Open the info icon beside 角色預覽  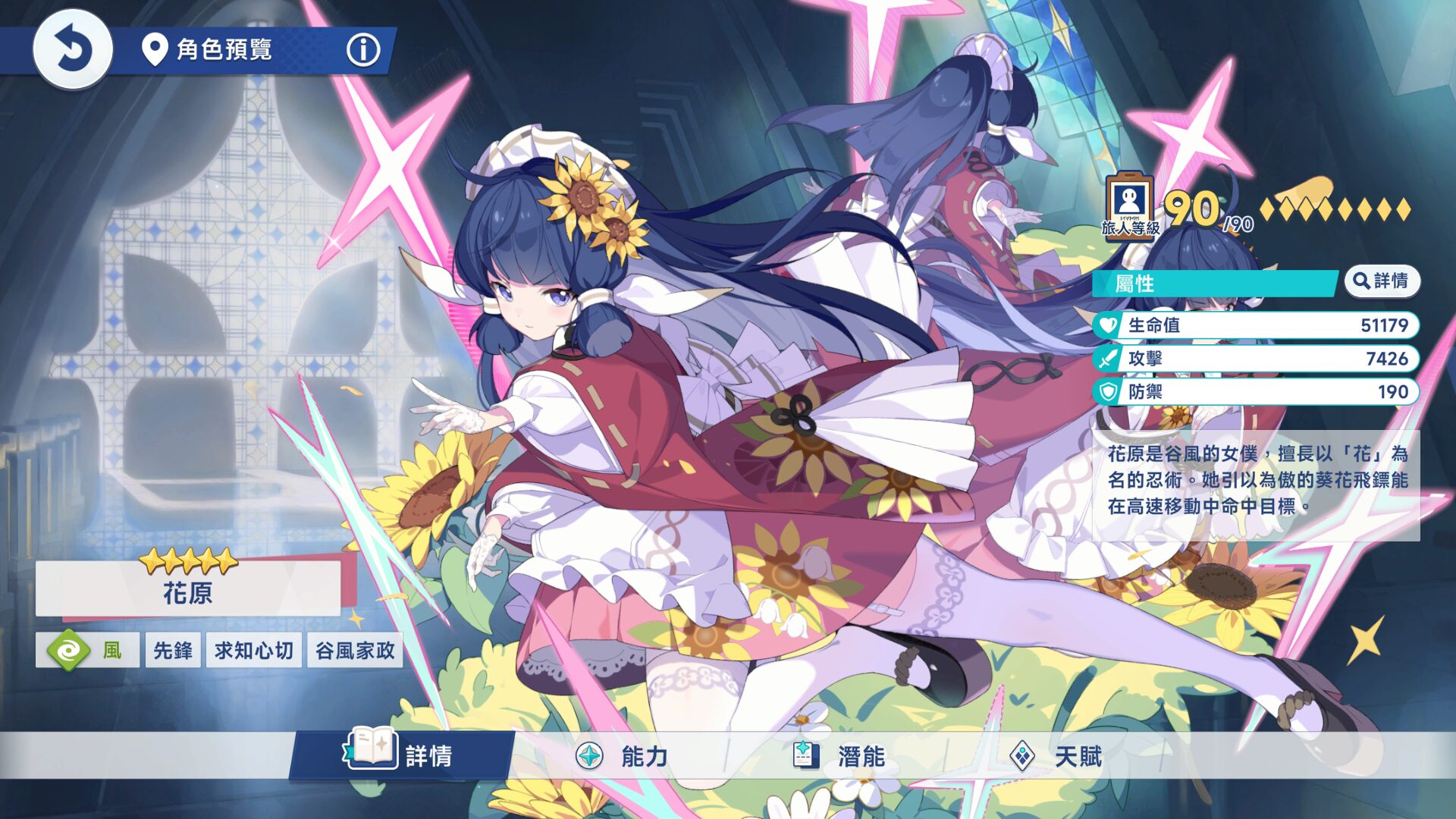[x=363, y=50]
